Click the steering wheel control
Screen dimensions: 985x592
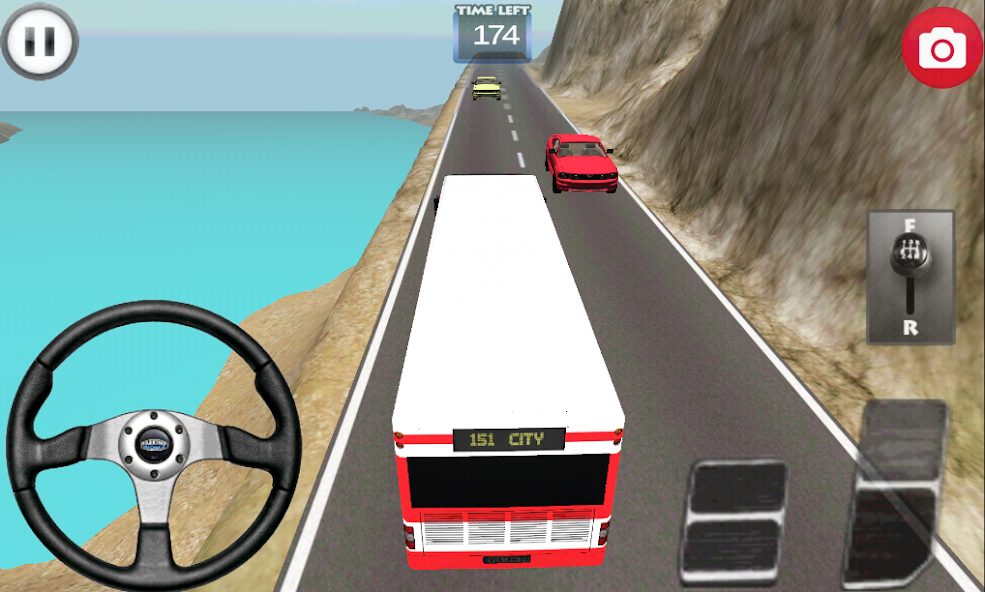click(x=155, y=443)
